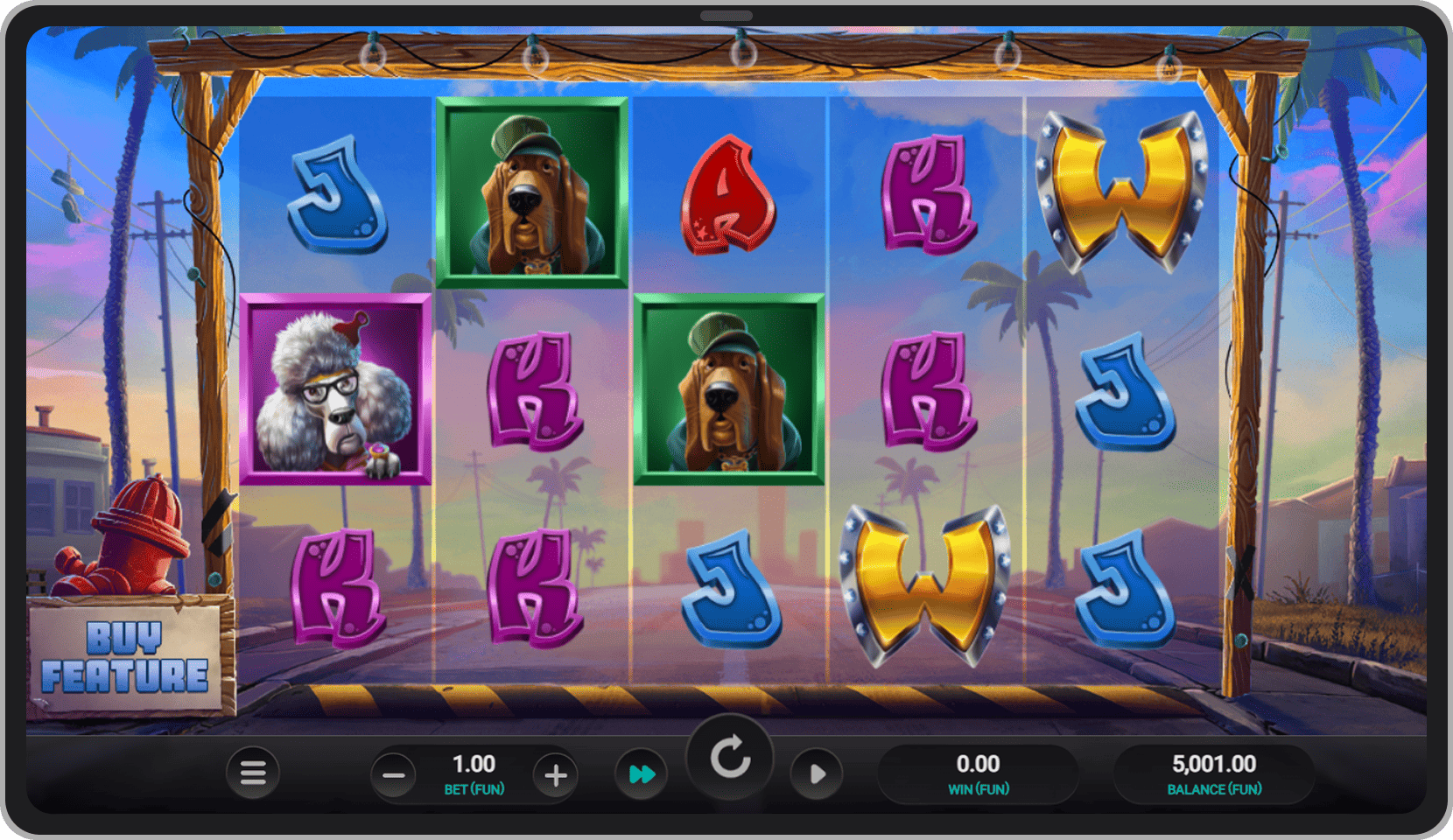The image size is (1453, 840).
Task: Select the WIN (FUN) display panel
Action: tap(979, 772)
